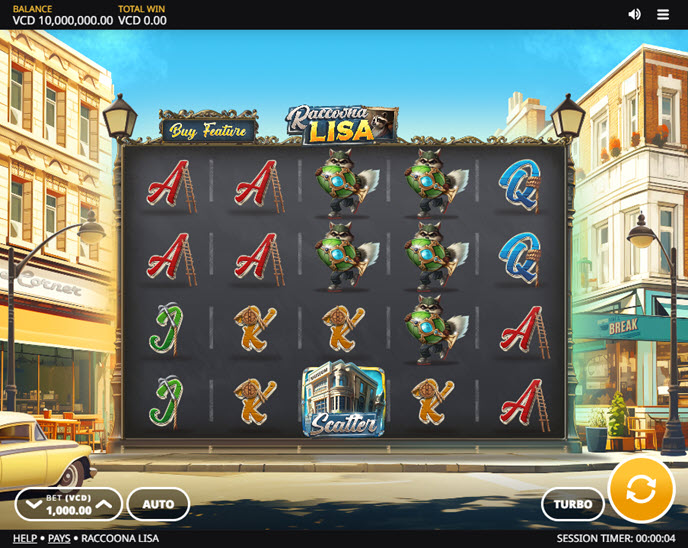Toggle the sound speaker icon
Image resolution: width=688 pixels, height=548 pixels.
(634, 14)
